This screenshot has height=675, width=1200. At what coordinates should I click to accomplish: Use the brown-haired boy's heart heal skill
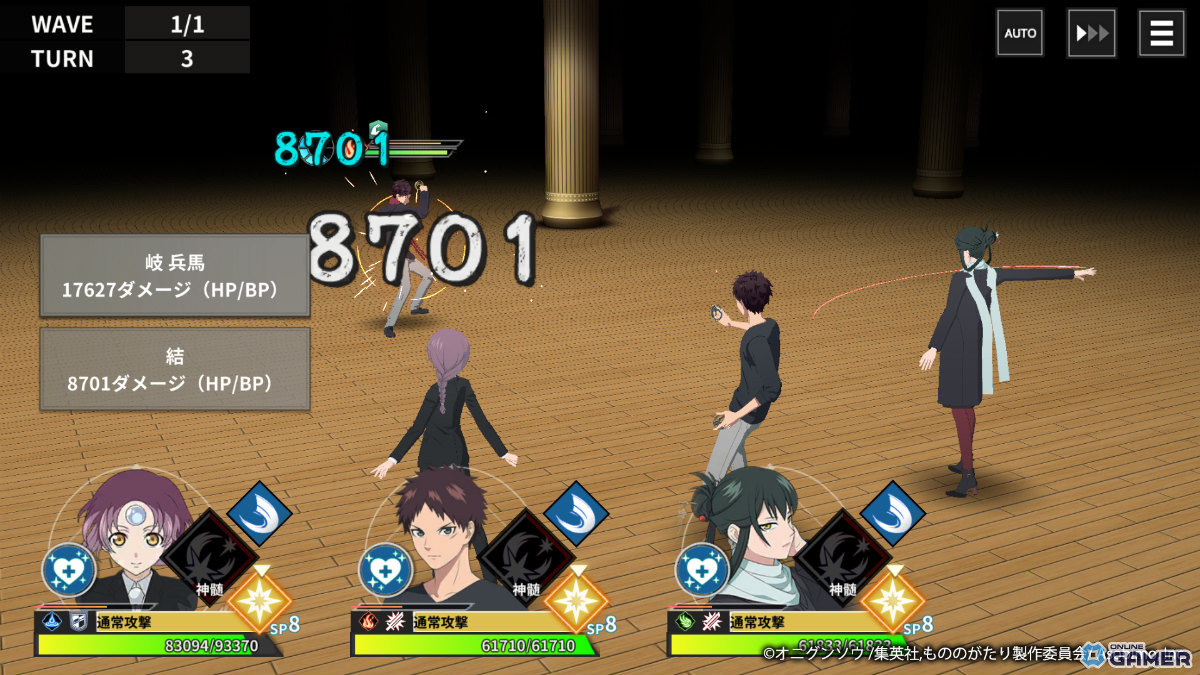pyautogui.click(x=386, y=570)
